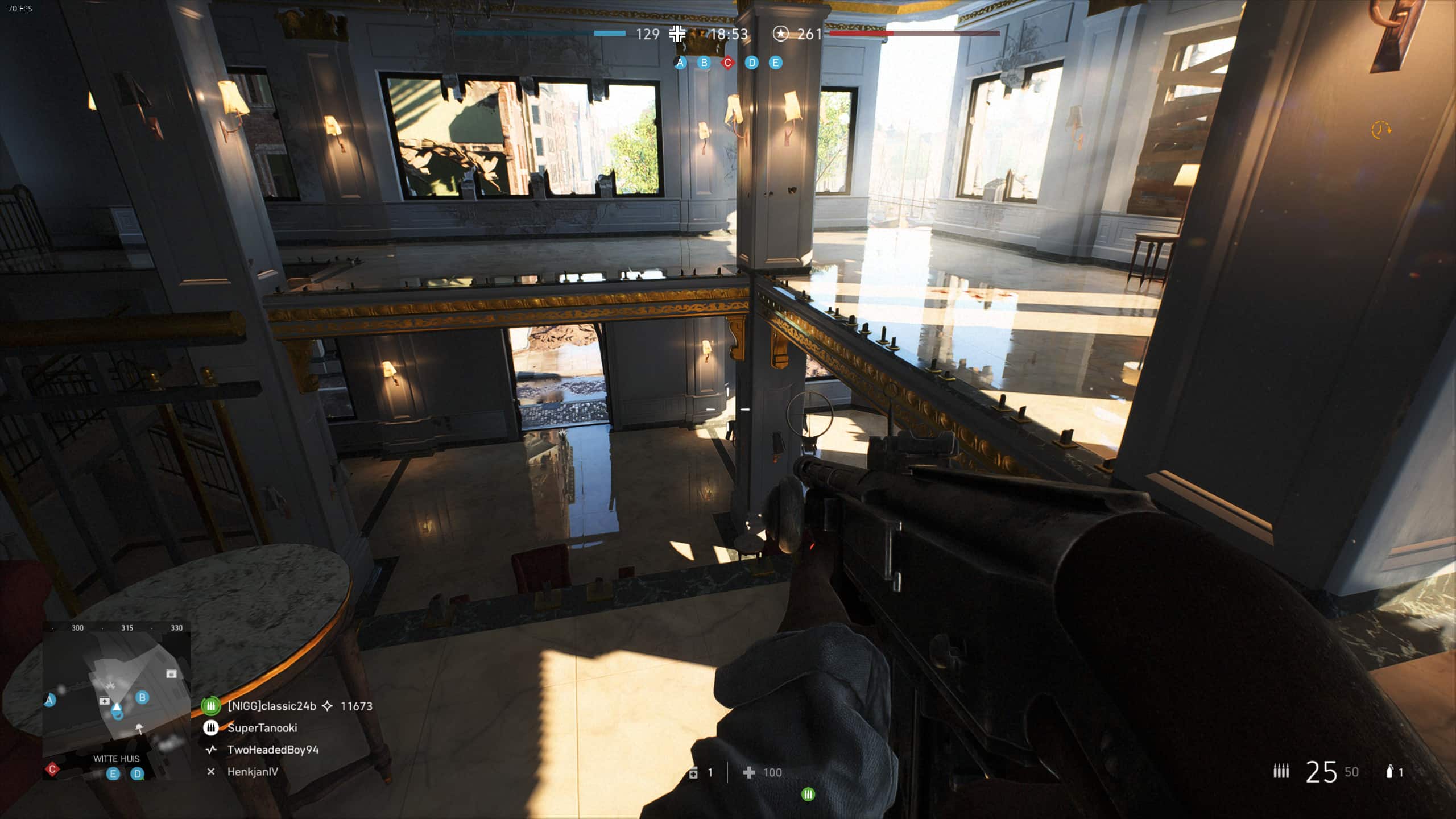1456x819 pixels.
Task: Click the grenade icon near ammo count
Action: pos(1389,772)
